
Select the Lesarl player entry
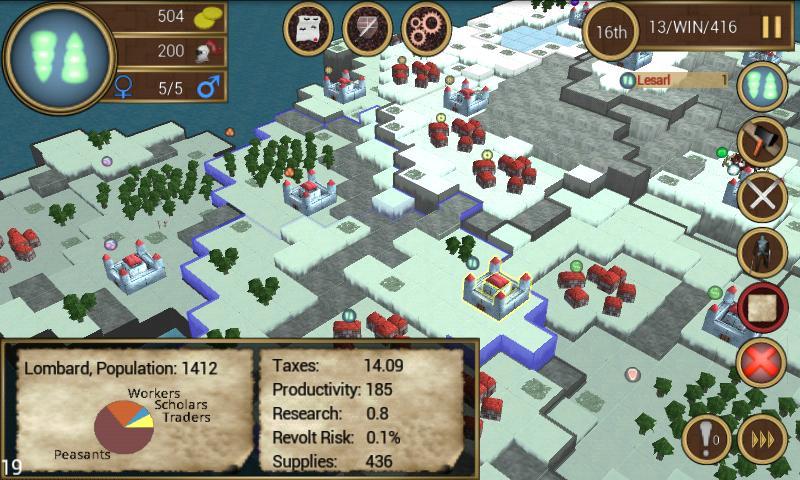(x=676, y=80)
